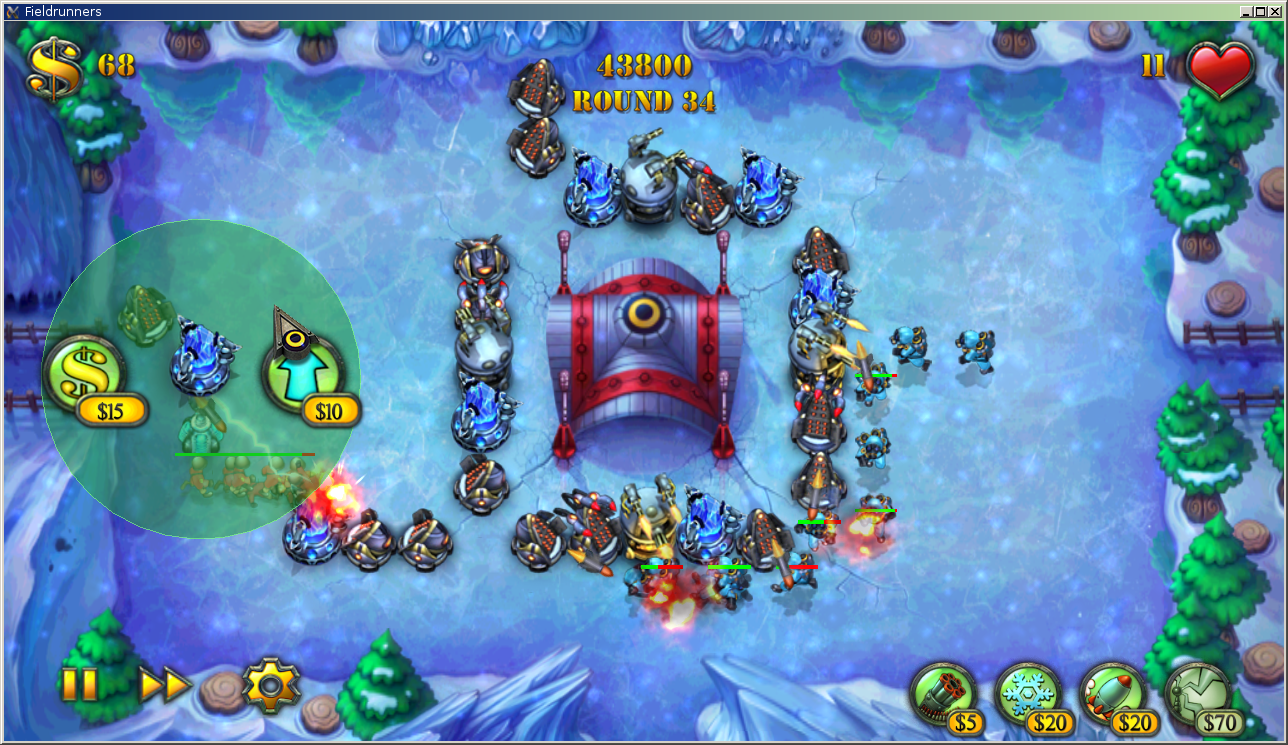The image size is (1288, 745).
Task: Pause the game
Action: coord(79,685)
